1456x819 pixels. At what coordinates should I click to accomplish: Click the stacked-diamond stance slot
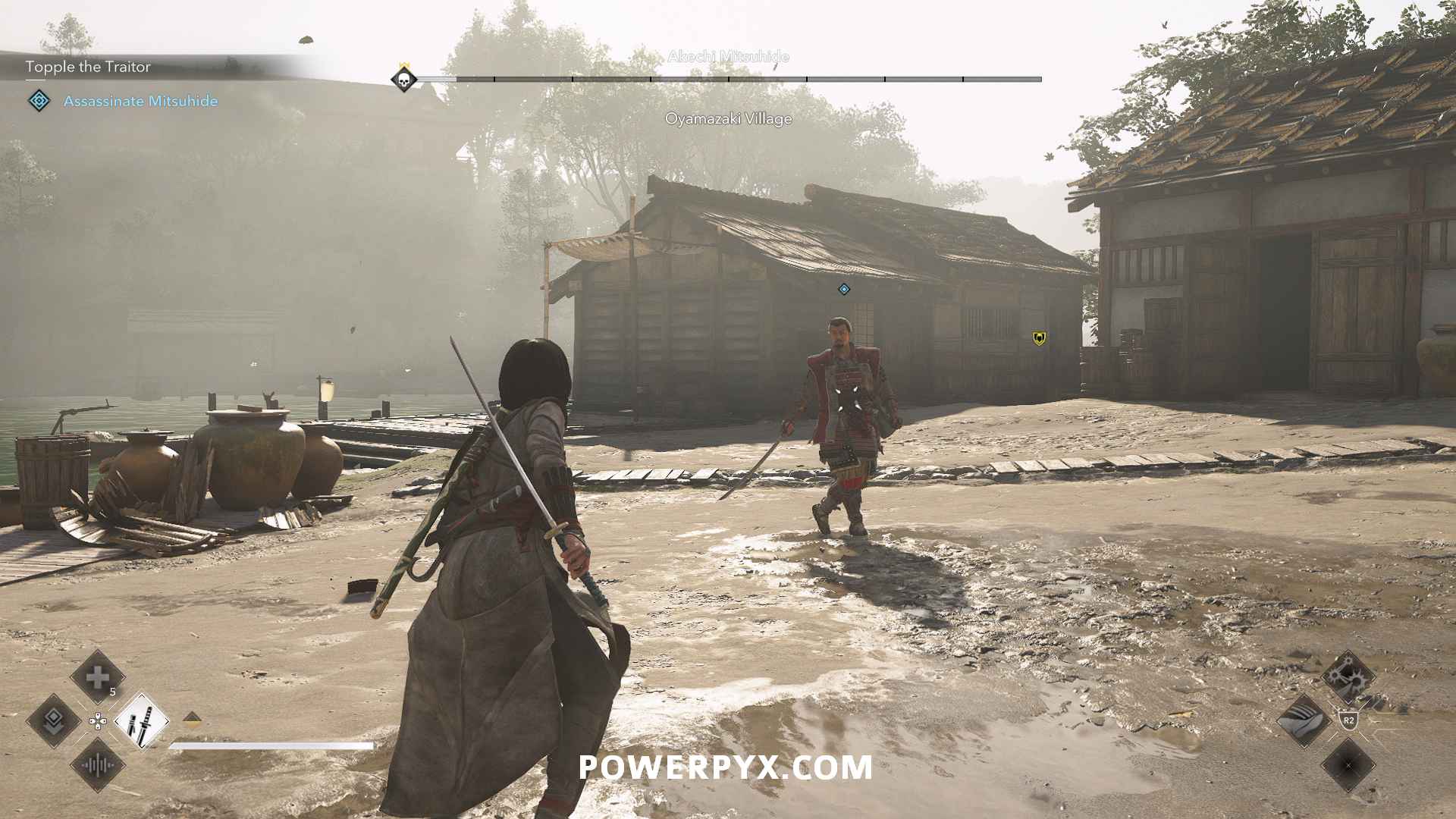55,720
